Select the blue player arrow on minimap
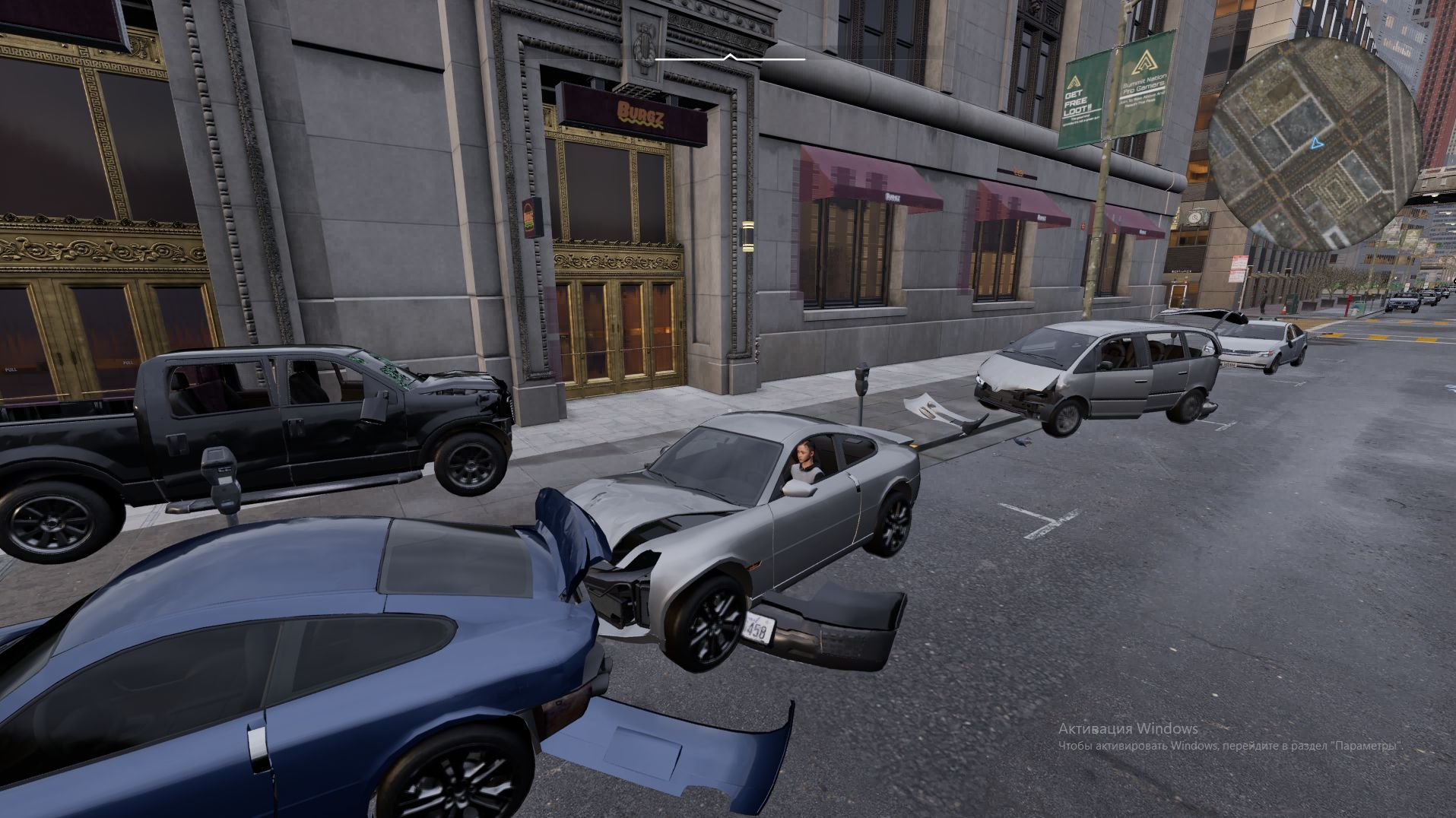Image resolution: width=1456 pixels, height=818 pixels. pos(1317,142)
